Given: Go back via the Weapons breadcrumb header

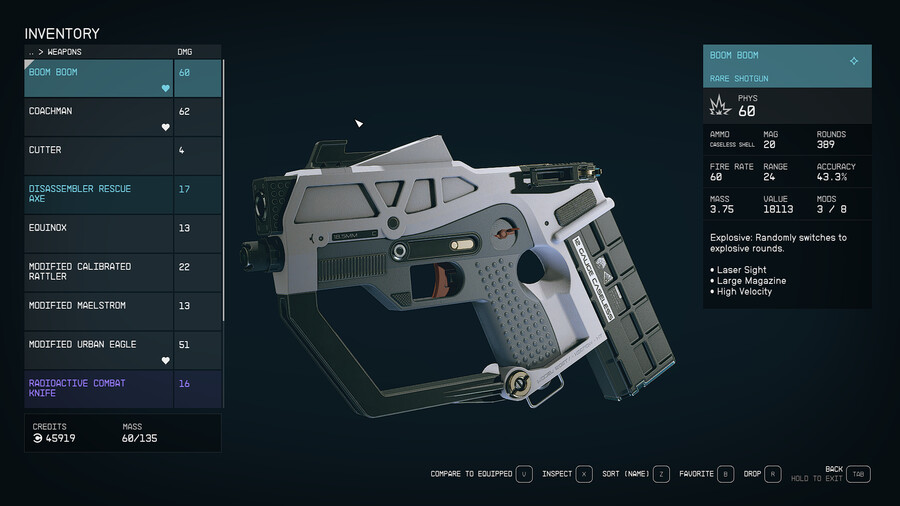Looking at the screenshot, I should 59,52.
